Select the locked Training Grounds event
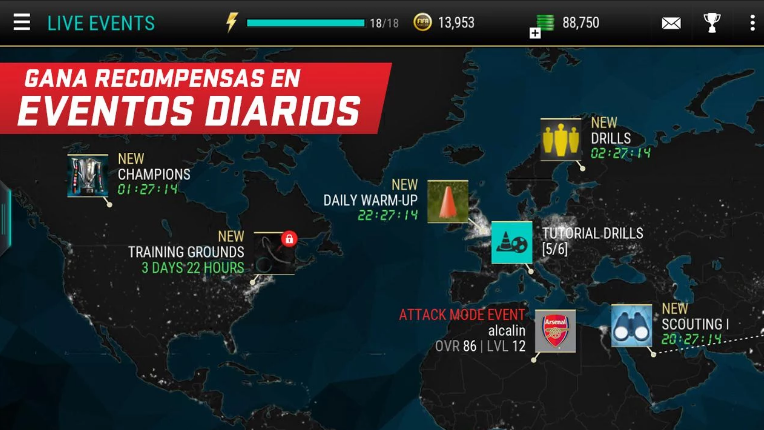Image resolution: width=764 pixels, height=430 pixels. pyautogui.click(x=274, y=253)
